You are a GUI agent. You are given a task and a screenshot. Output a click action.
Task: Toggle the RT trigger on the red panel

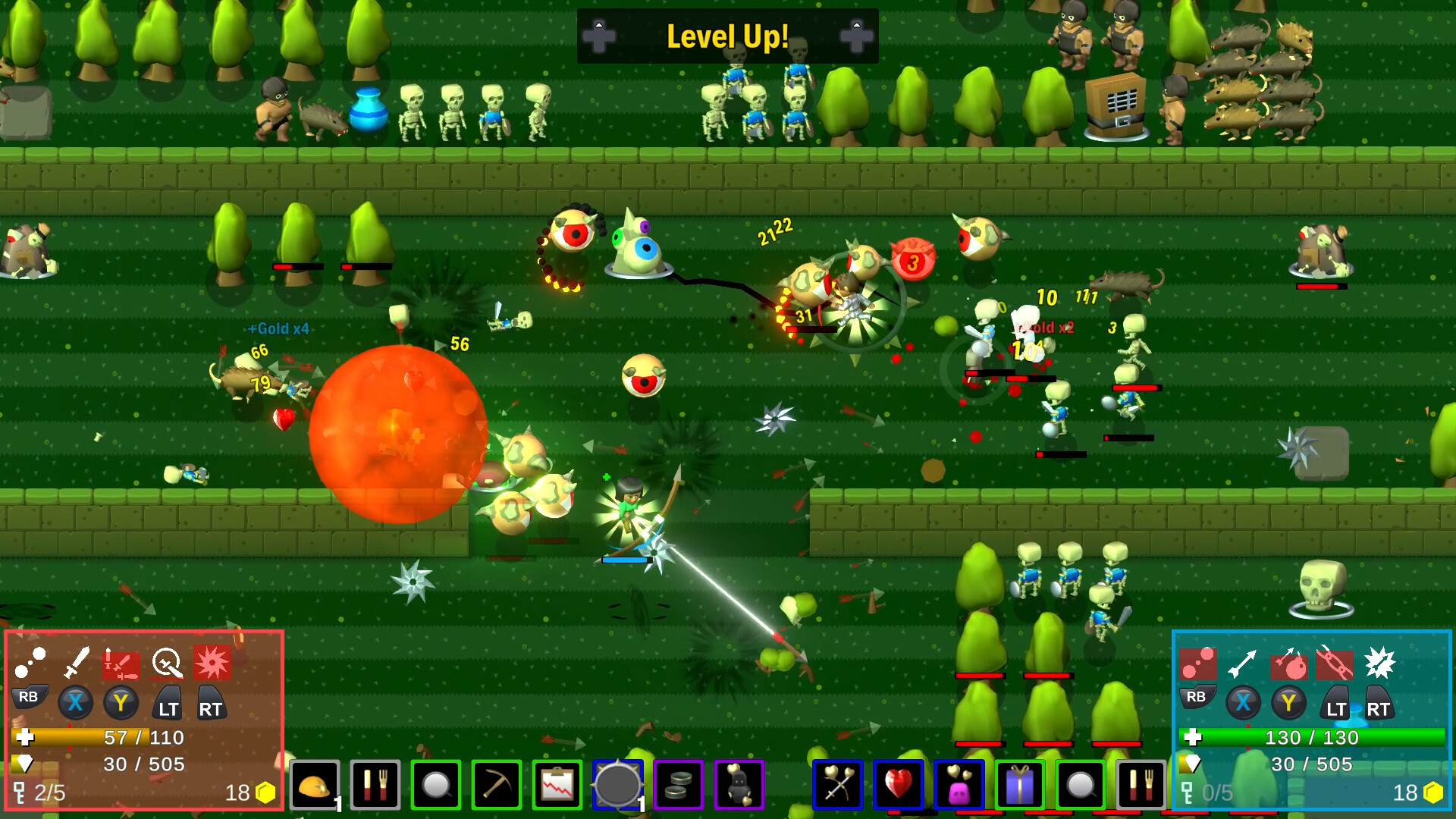tap(212, 703)
